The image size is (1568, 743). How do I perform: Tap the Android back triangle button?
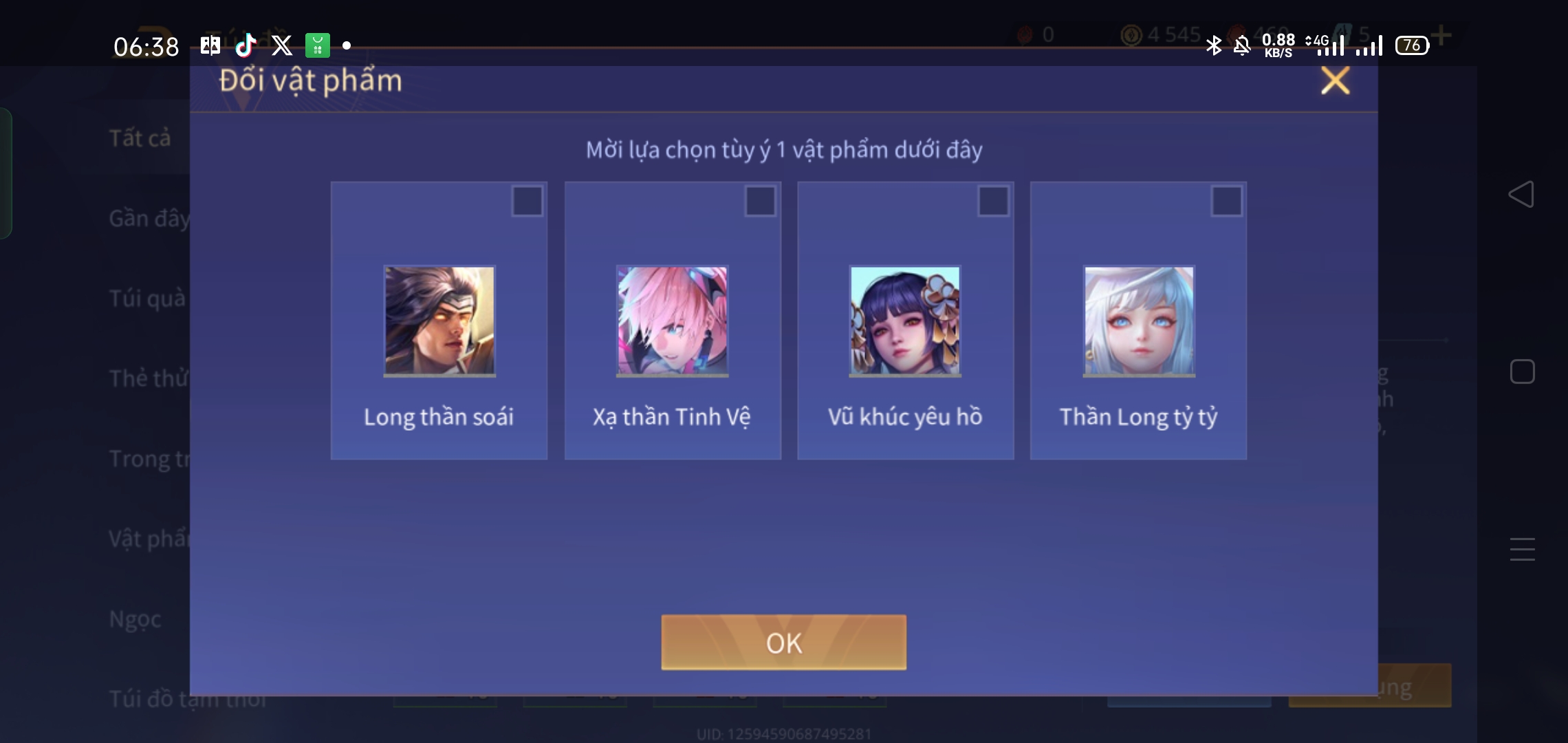pyautogui.click(x=1521, y=194)
